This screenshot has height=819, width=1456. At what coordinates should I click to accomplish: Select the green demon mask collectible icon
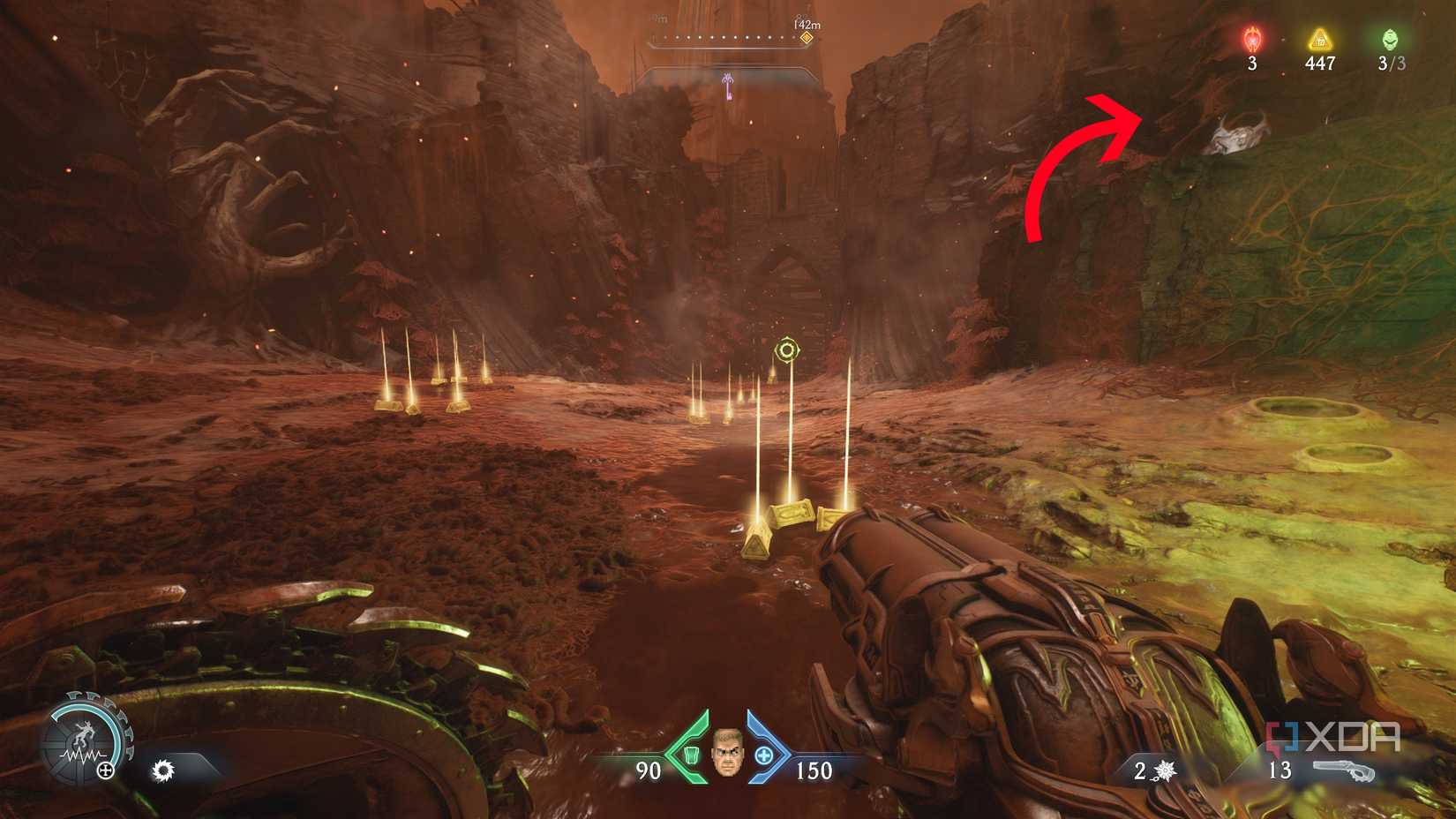1389,38
